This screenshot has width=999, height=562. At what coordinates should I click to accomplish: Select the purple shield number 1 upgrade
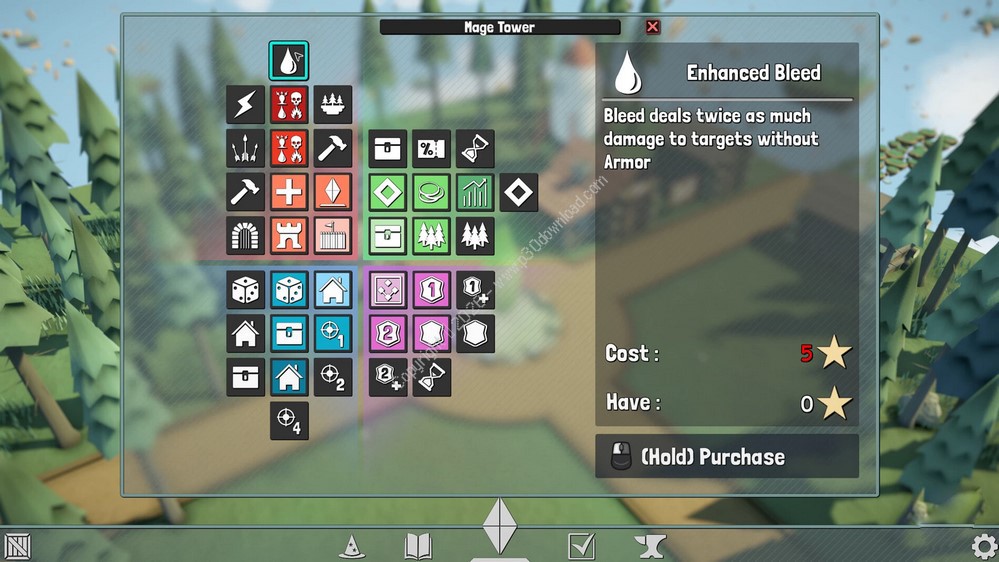(x=432, y=290)
